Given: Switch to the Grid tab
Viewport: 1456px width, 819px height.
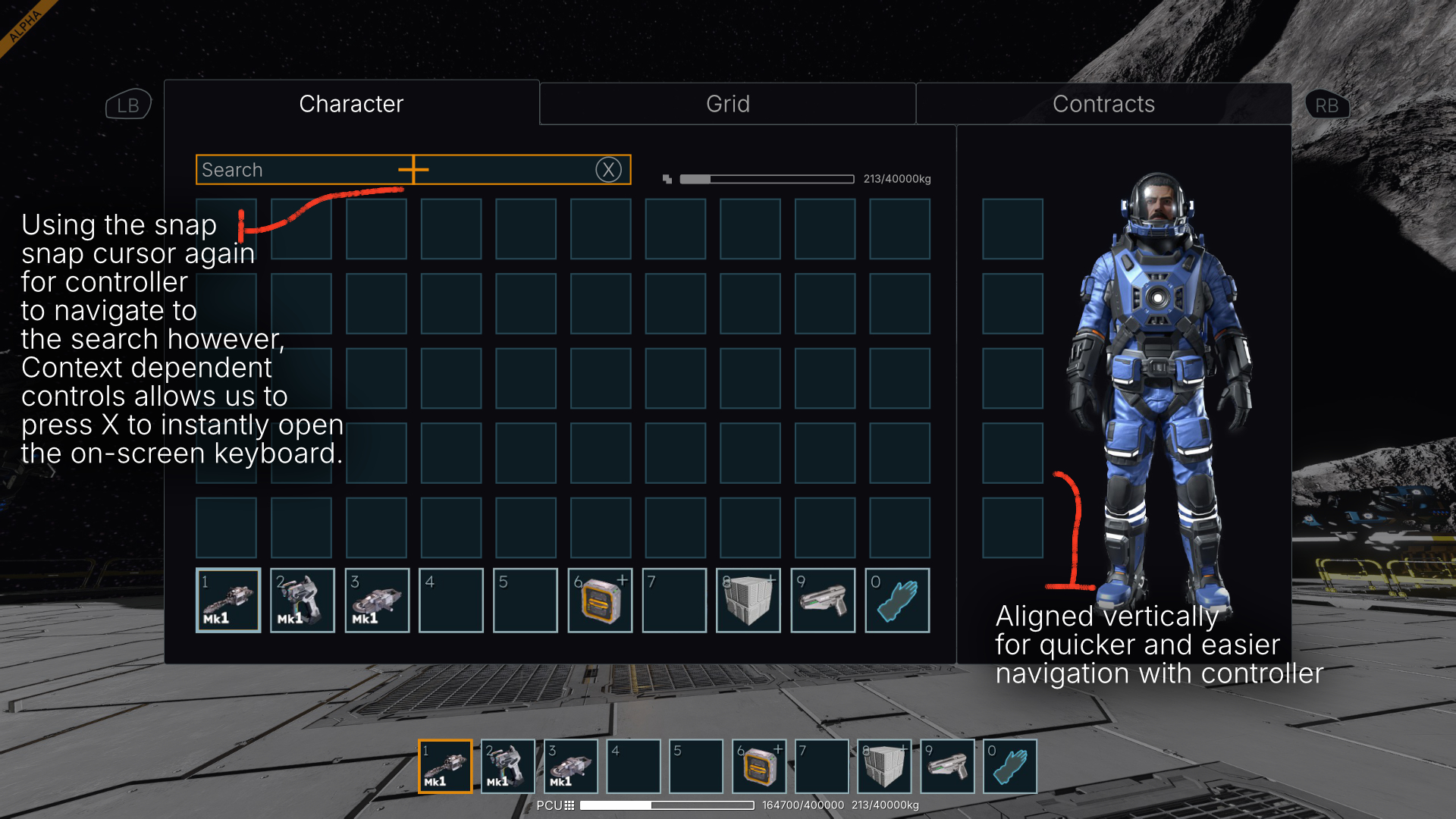Looking at the screenshot, I should [x=727, y=104].
